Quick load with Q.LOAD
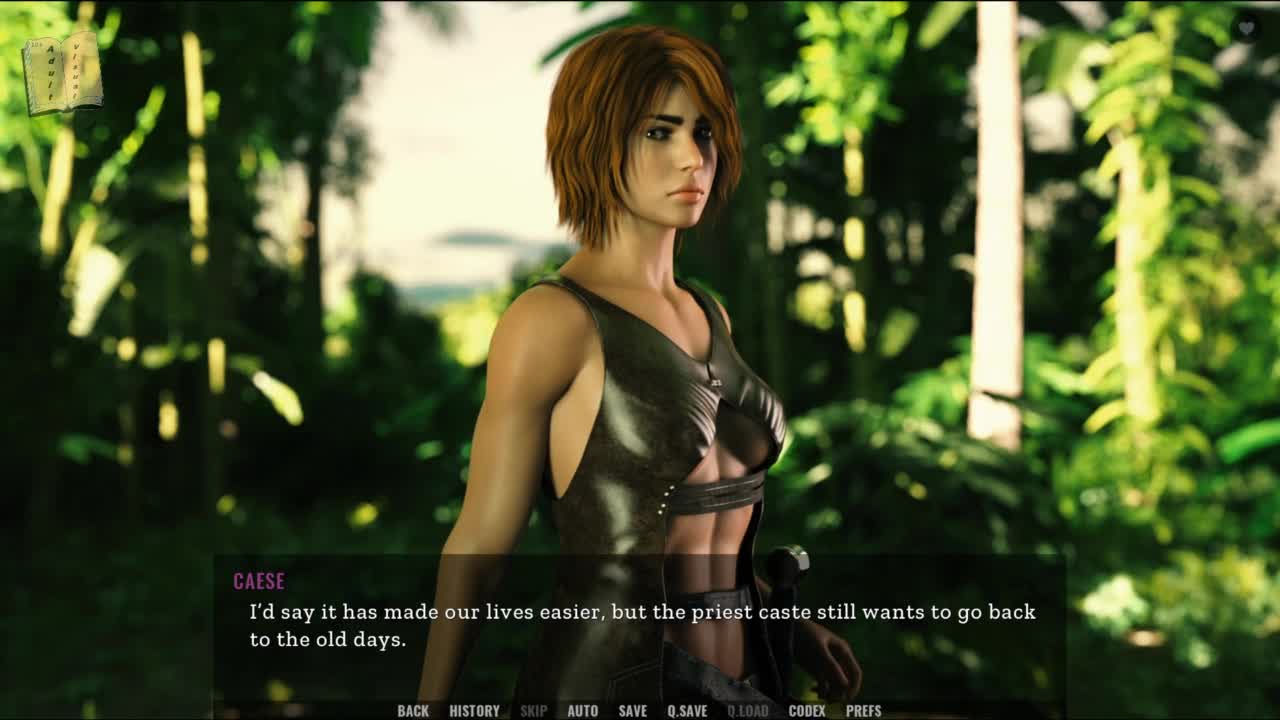 point(747,711)
